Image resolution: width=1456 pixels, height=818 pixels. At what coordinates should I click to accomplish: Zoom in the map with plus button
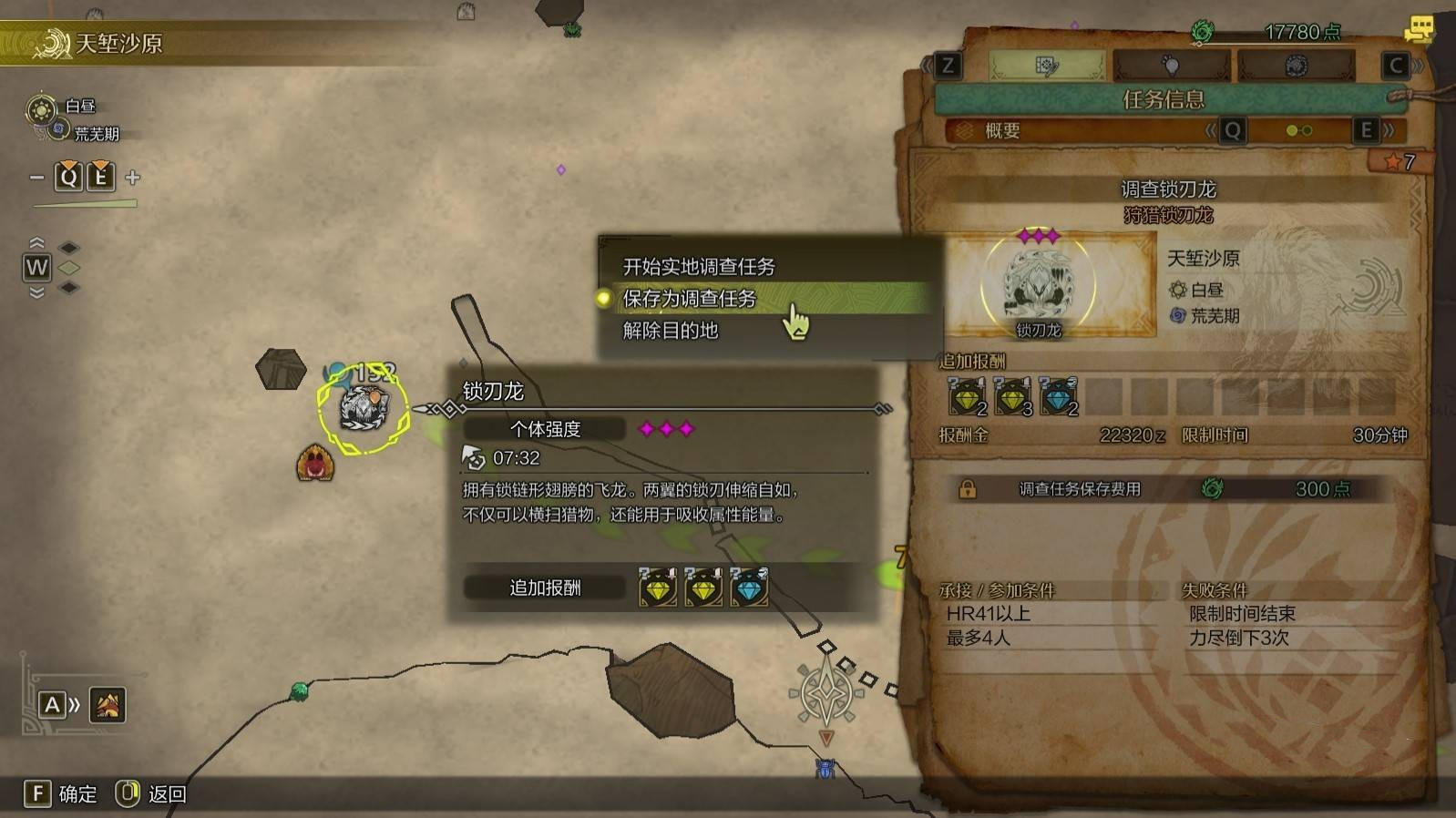[x=133, y=178]
